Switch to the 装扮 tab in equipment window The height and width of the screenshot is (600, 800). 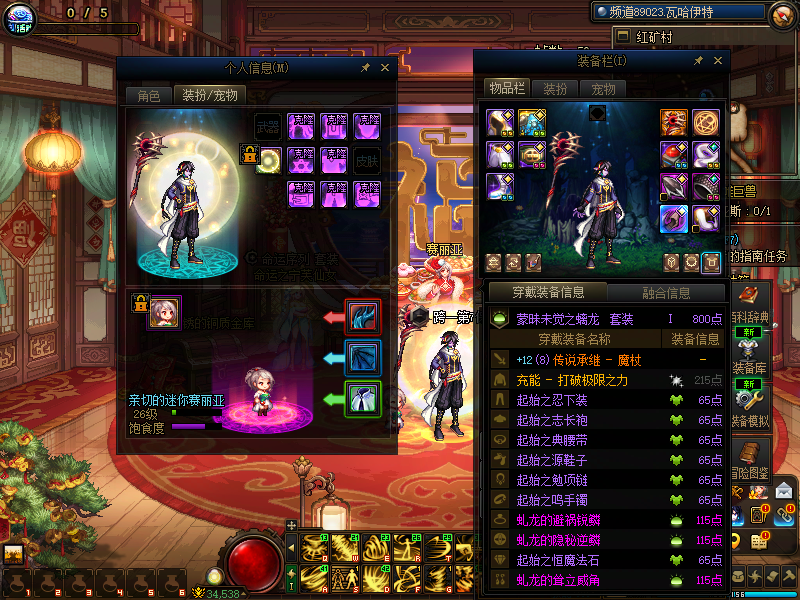(555, 89)
